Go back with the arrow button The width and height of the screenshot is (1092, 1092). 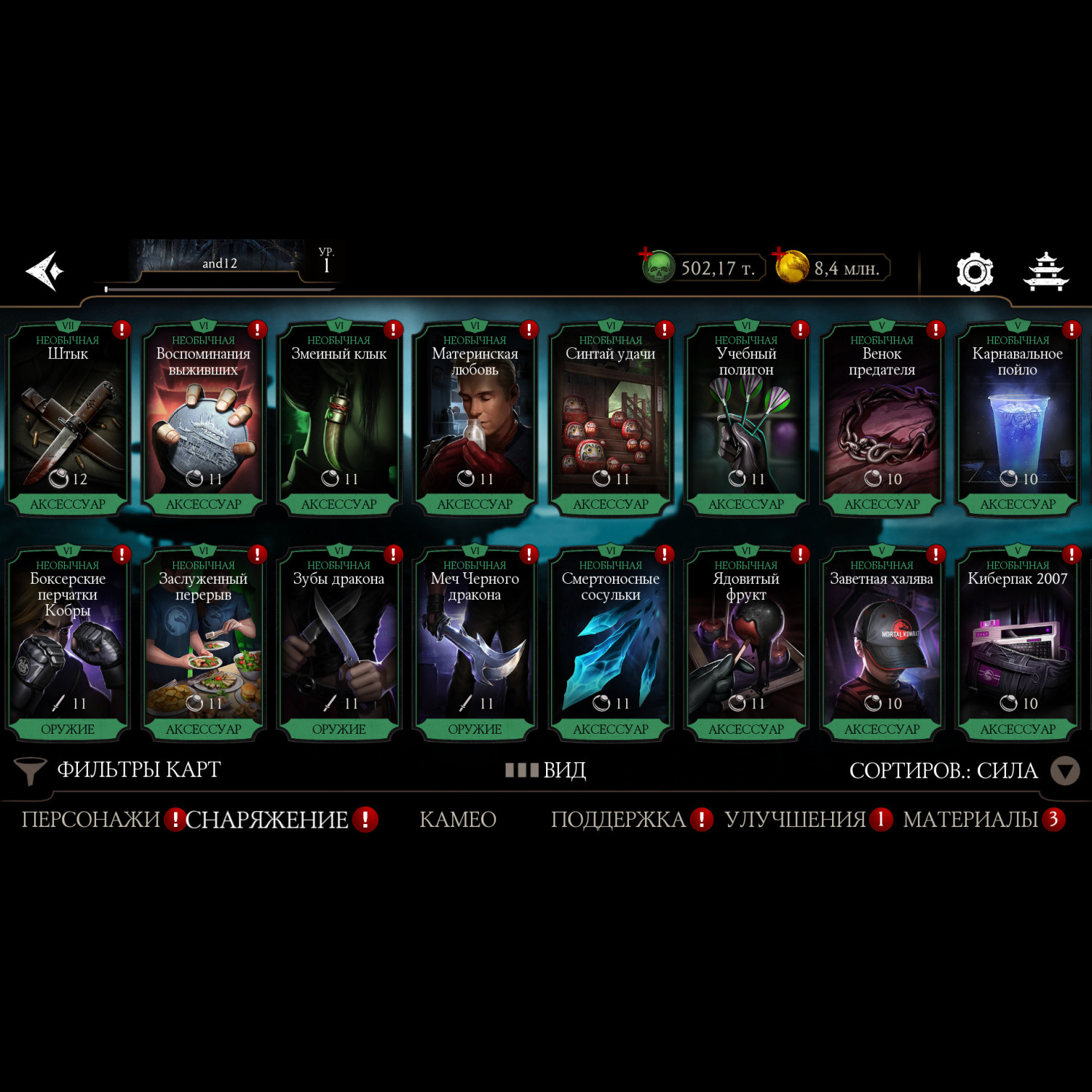pos(45,271)
